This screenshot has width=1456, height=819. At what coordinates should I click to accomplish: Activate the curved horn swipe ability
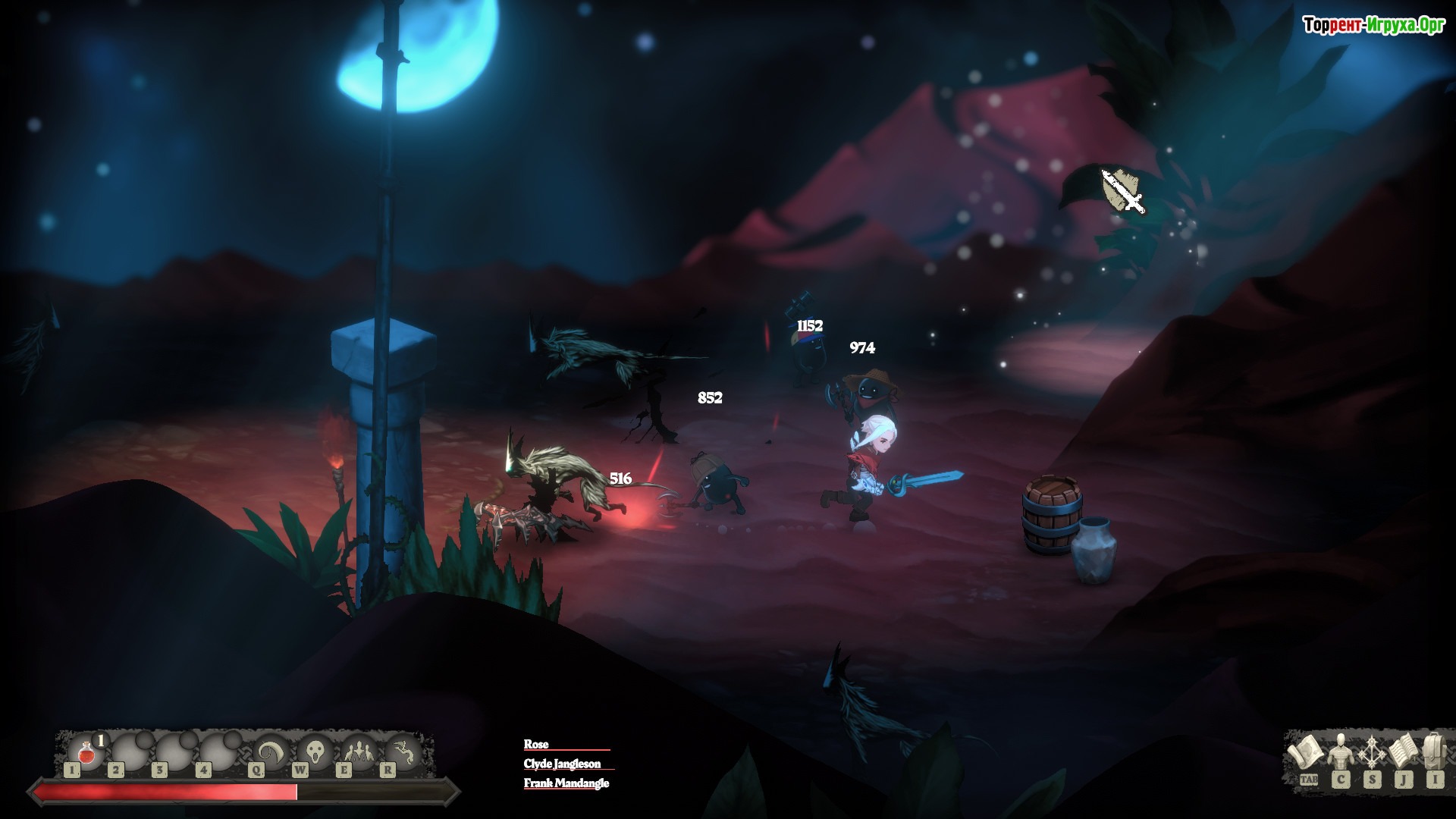(269, 752)
